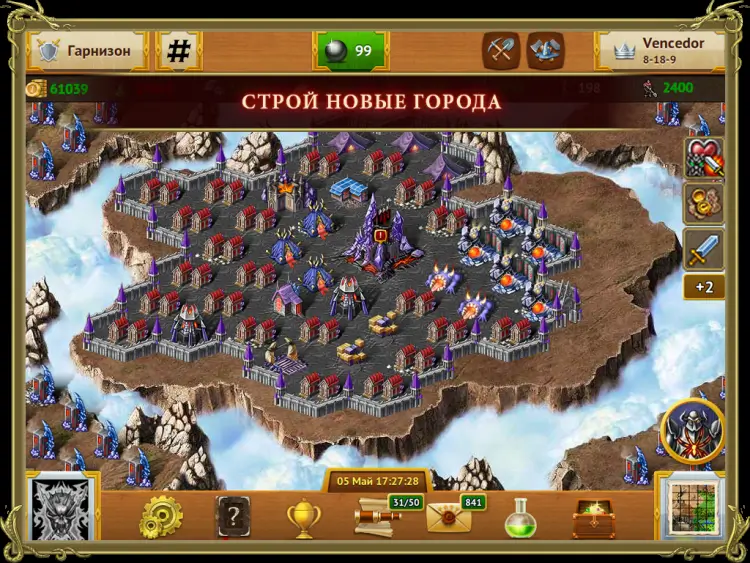This screenshot has width=750, height=563.
Task: Open the dragon emblem clan banner
Action: click(x=62, y=514)
